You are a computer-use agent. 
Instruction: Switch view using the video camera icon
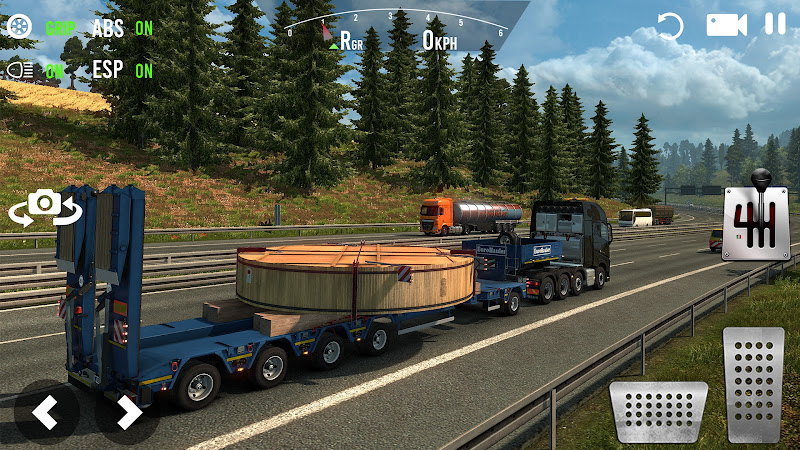click(727, 25)
